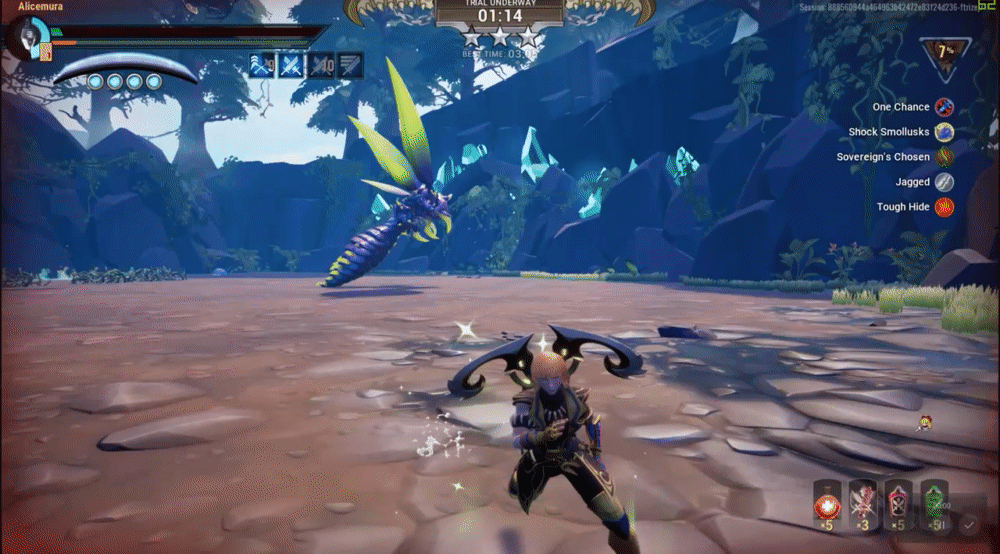Click the Shock Smollusks modifier icon
Image resolution: width=1000 pixels, height=554 pixels.
(x=945, y=132)
